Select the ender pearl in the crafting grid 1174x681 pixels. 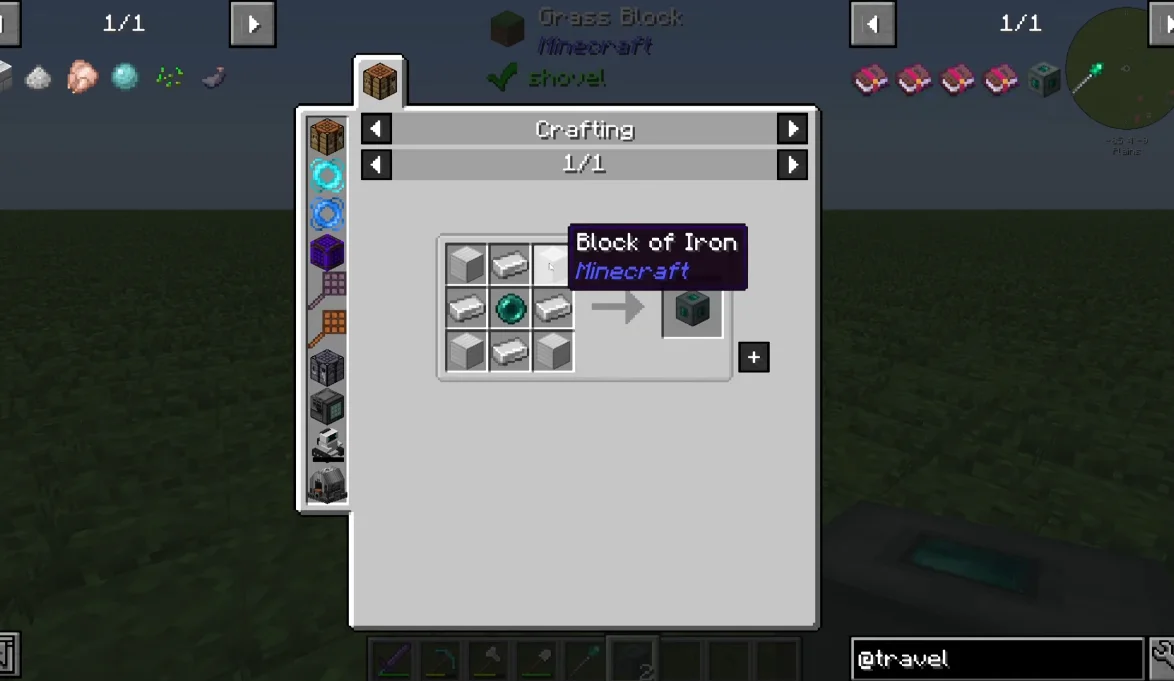[510, 308]
